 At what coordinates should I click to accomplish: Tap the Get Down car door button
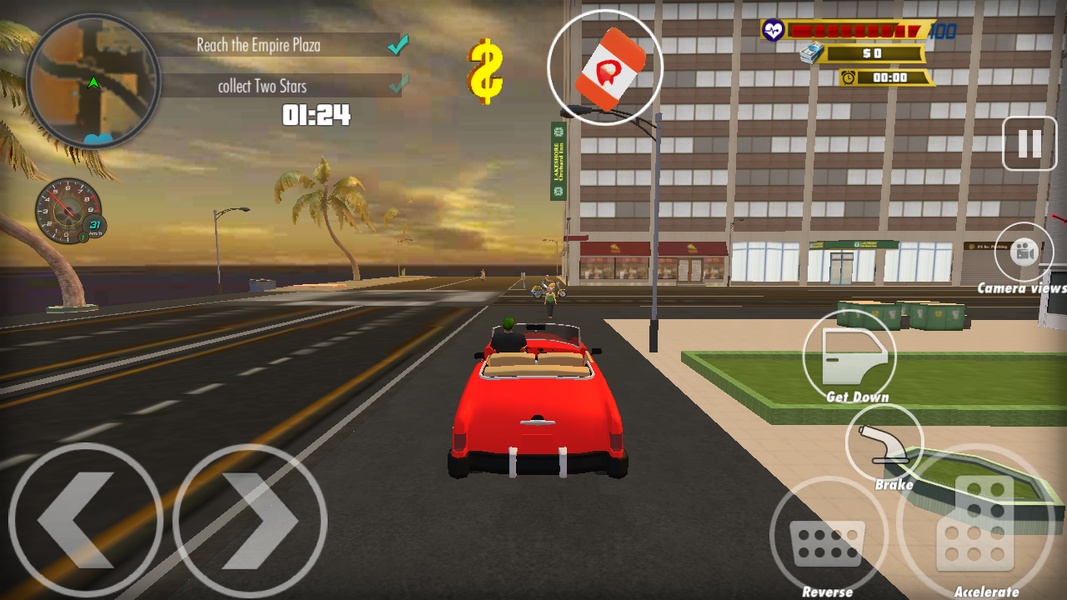click(849, 355)
